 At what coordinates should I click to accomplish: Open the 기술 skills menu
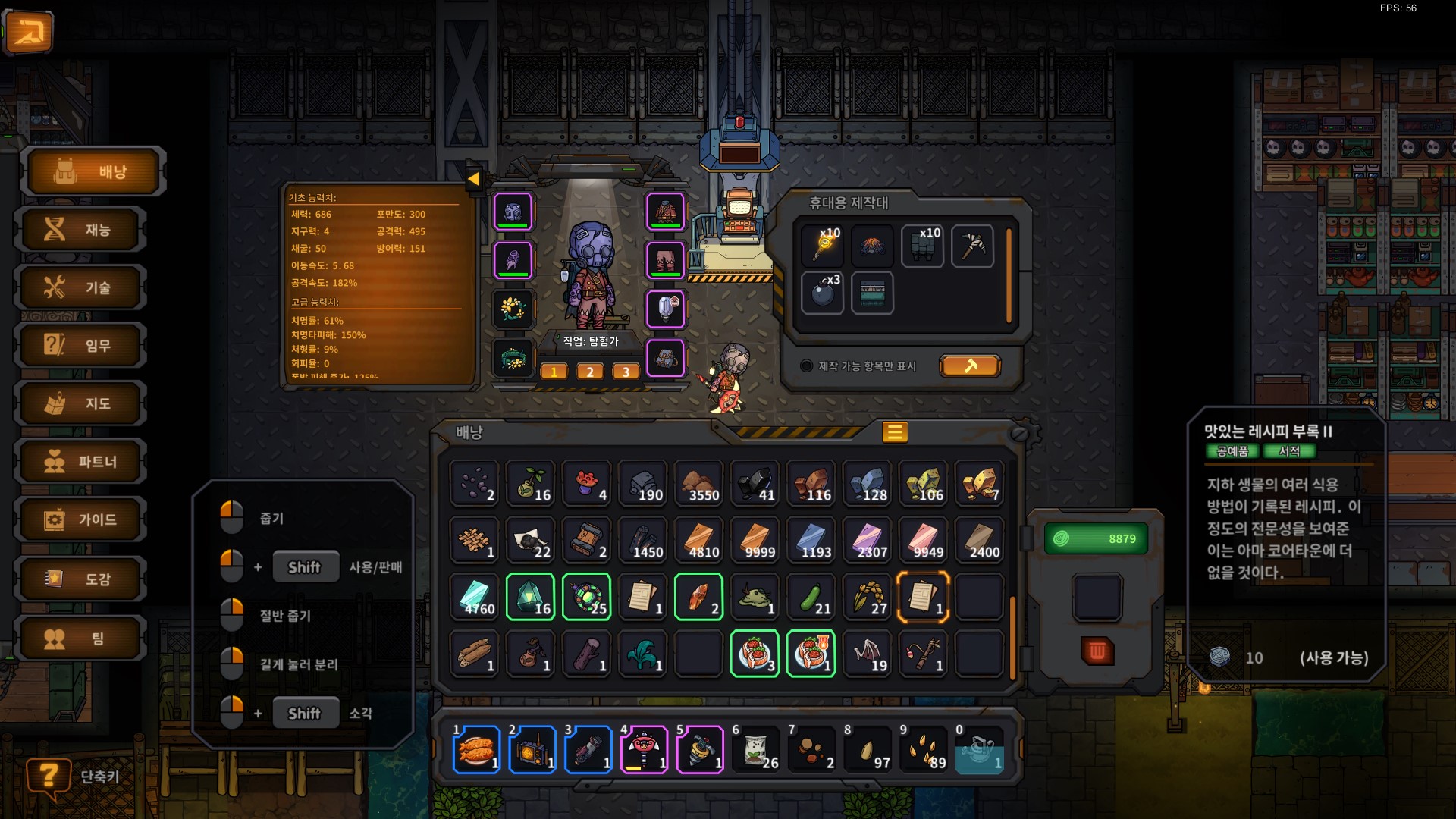(82, 287)
